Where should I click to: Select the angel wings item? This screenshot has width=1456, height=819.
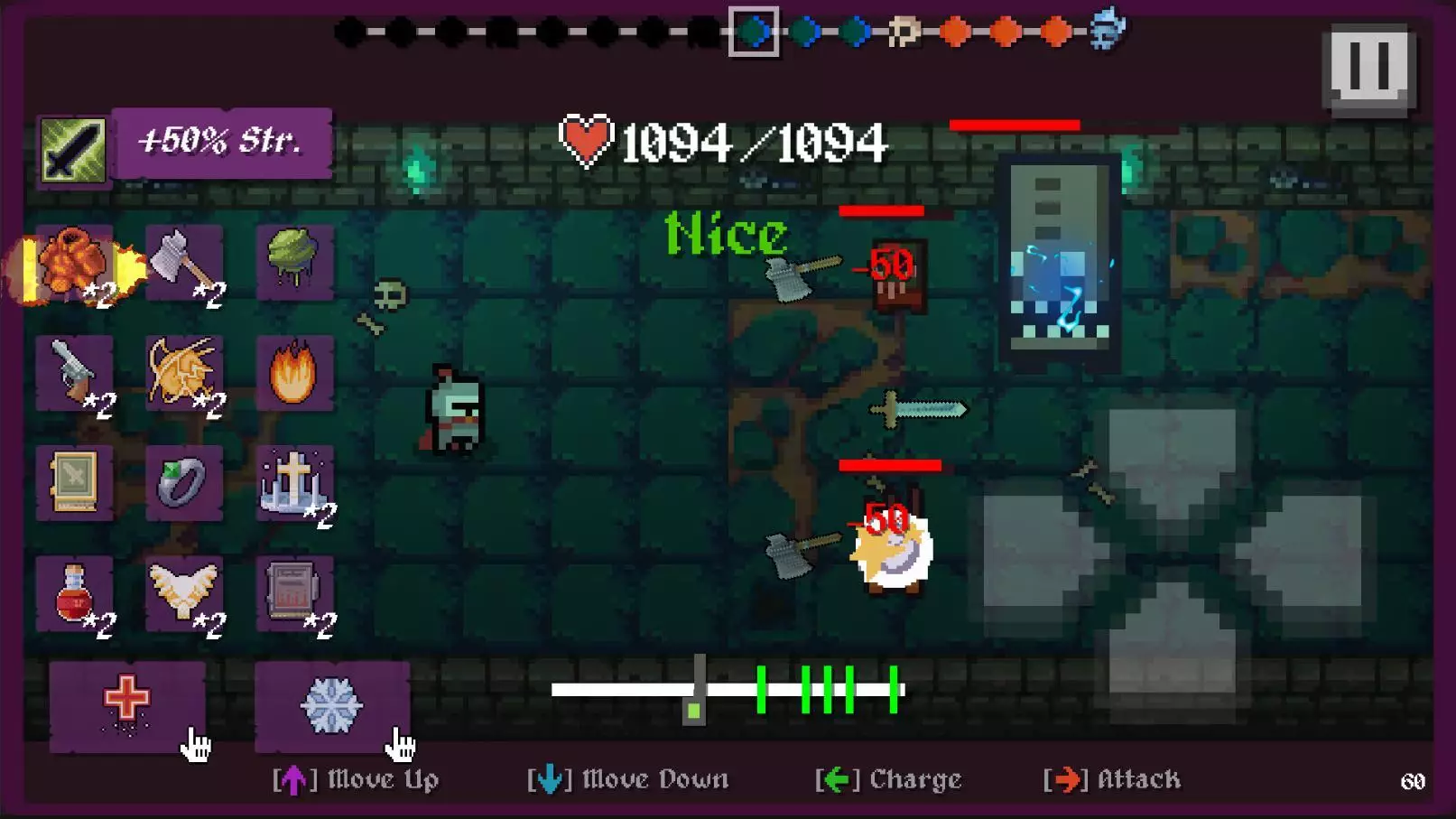pos(185,594)
